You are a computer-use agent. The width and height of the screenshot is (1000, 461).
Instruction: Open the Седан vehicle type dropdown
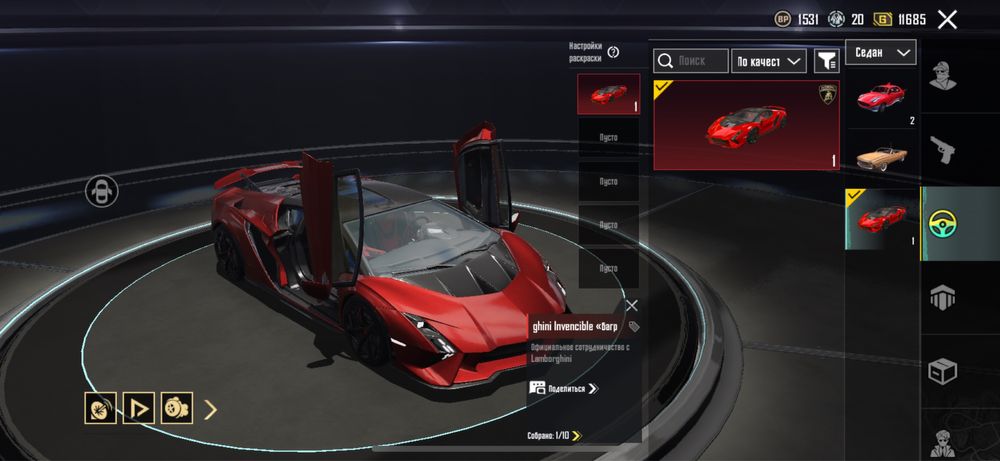tap(881, 52)
